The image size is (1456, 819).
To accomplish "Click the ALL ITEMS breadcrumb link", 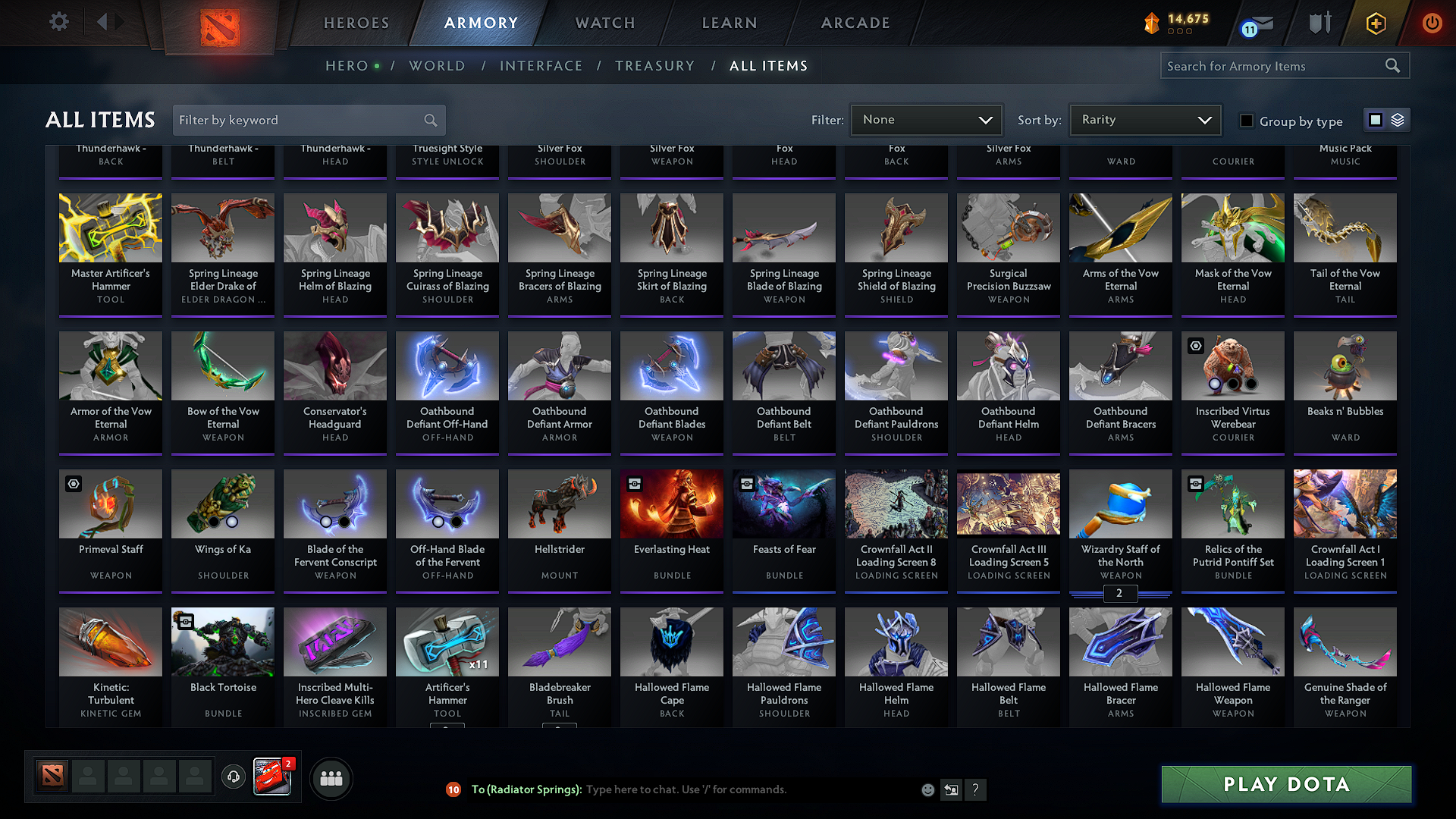I will point(768,66).
